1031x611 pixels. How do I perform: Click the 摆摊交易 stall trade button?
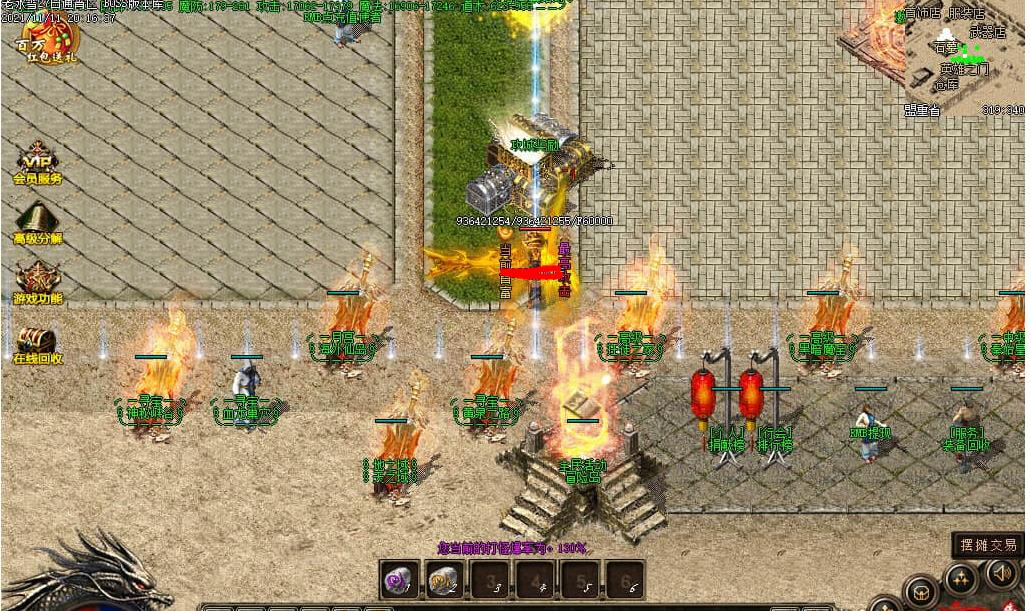pos(988,545)
